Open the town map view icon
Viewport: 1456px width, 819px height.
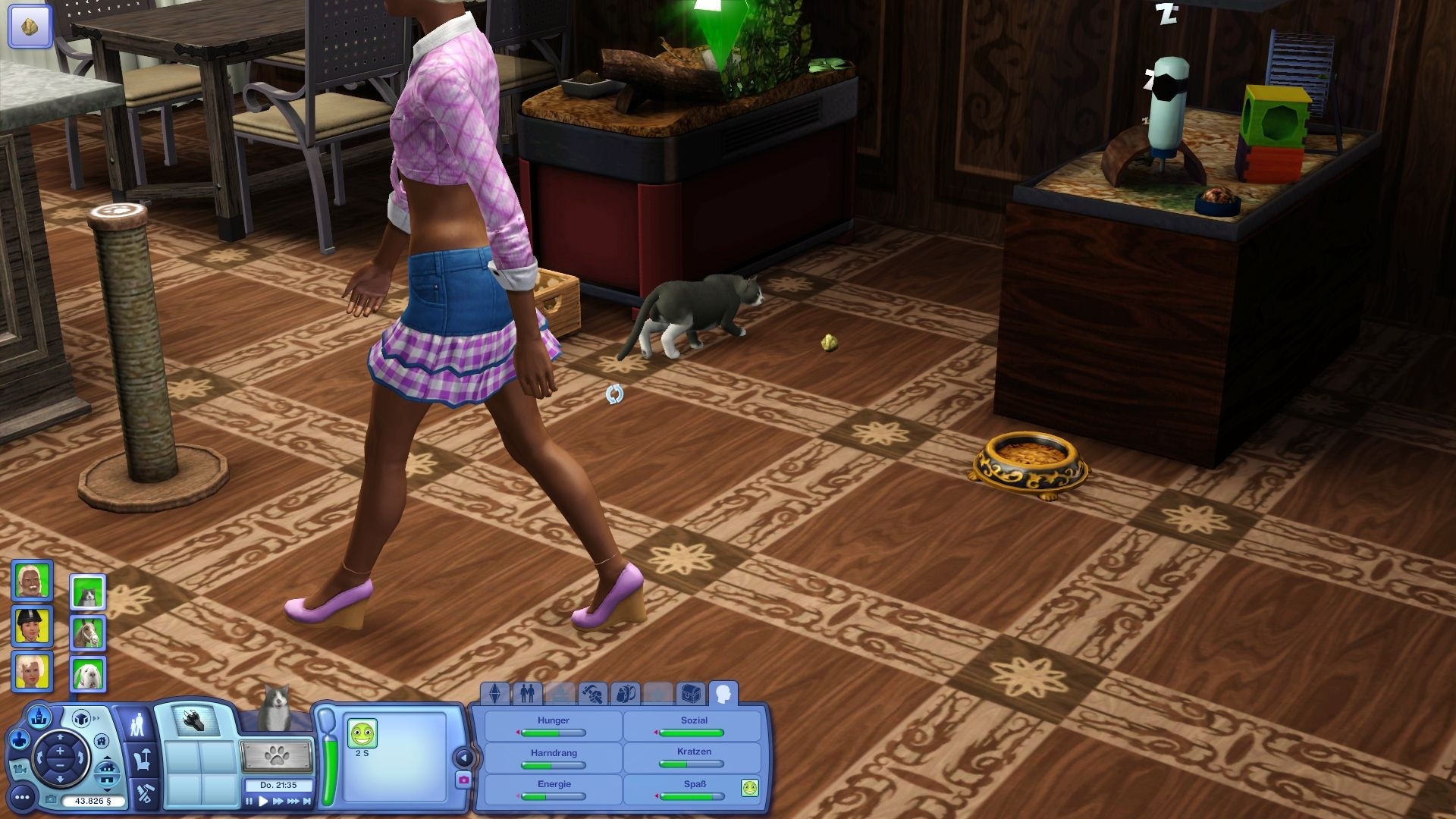pyautogui.click(x=39, y=717)
